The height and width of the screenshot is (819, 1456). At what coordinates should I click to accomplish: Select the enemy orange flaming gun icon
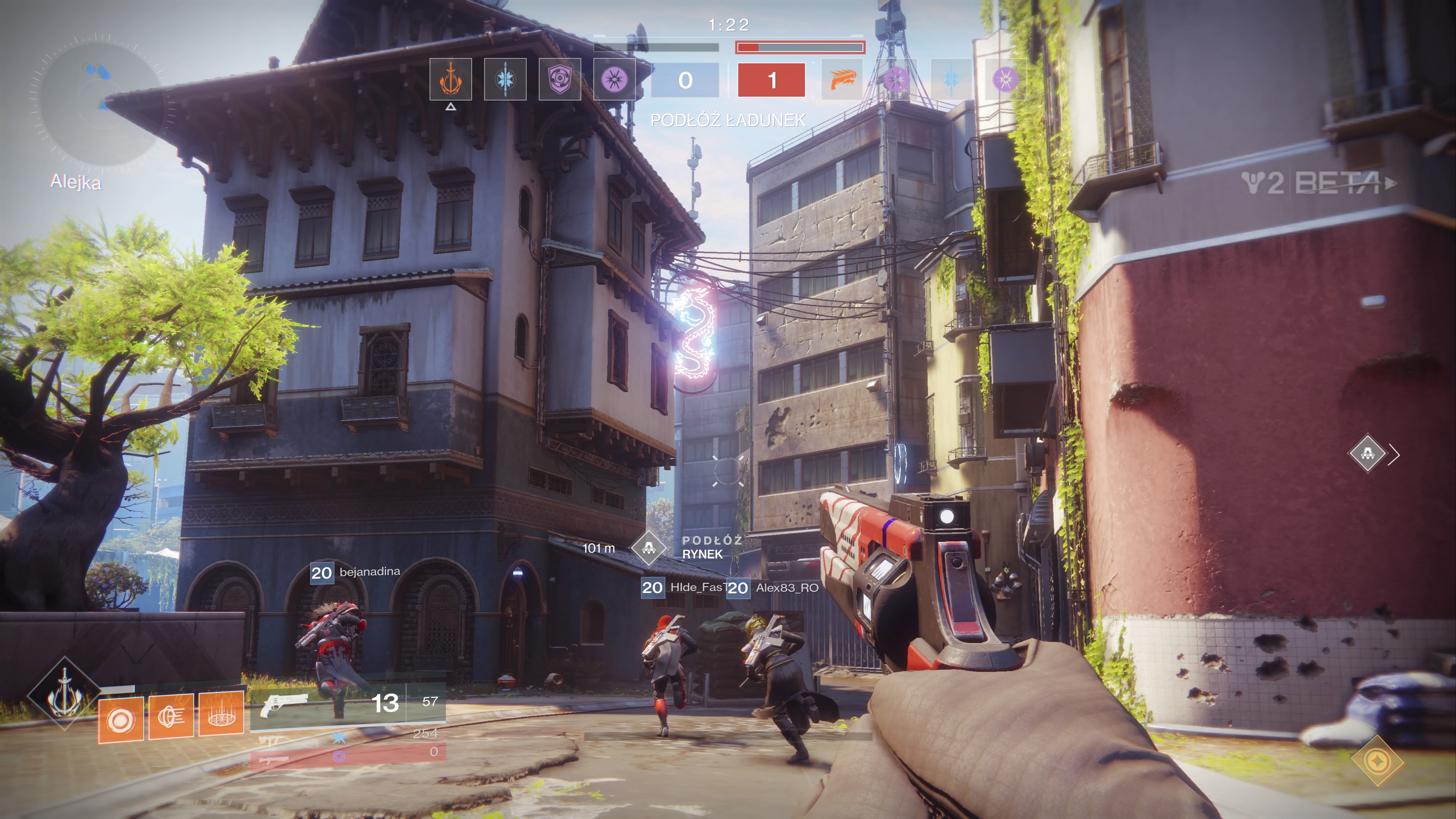tap(842, 79)
